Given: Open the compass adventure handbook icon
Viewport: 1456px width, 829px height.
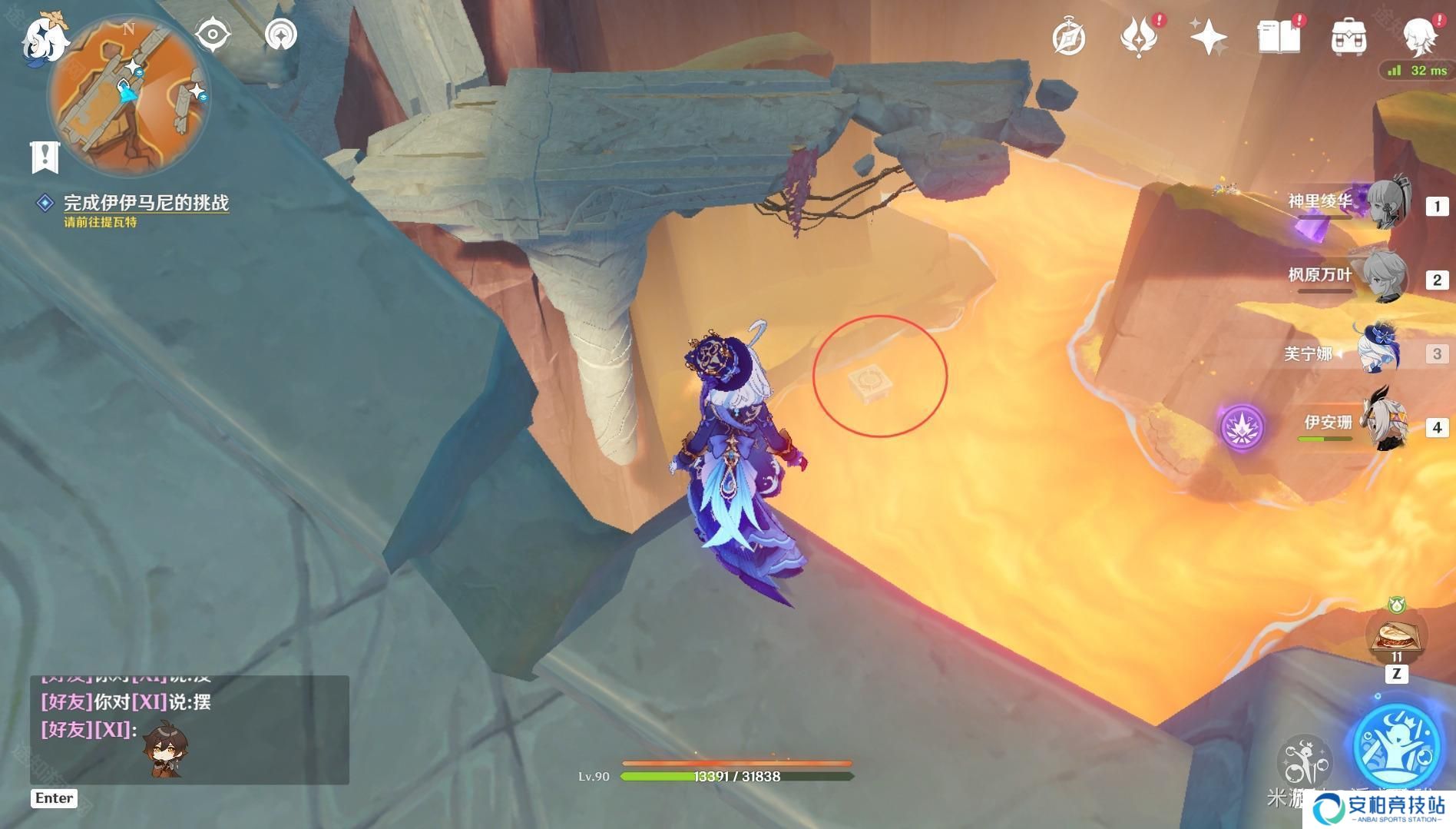Looking at the screenshot, I should click(1068, 38).
